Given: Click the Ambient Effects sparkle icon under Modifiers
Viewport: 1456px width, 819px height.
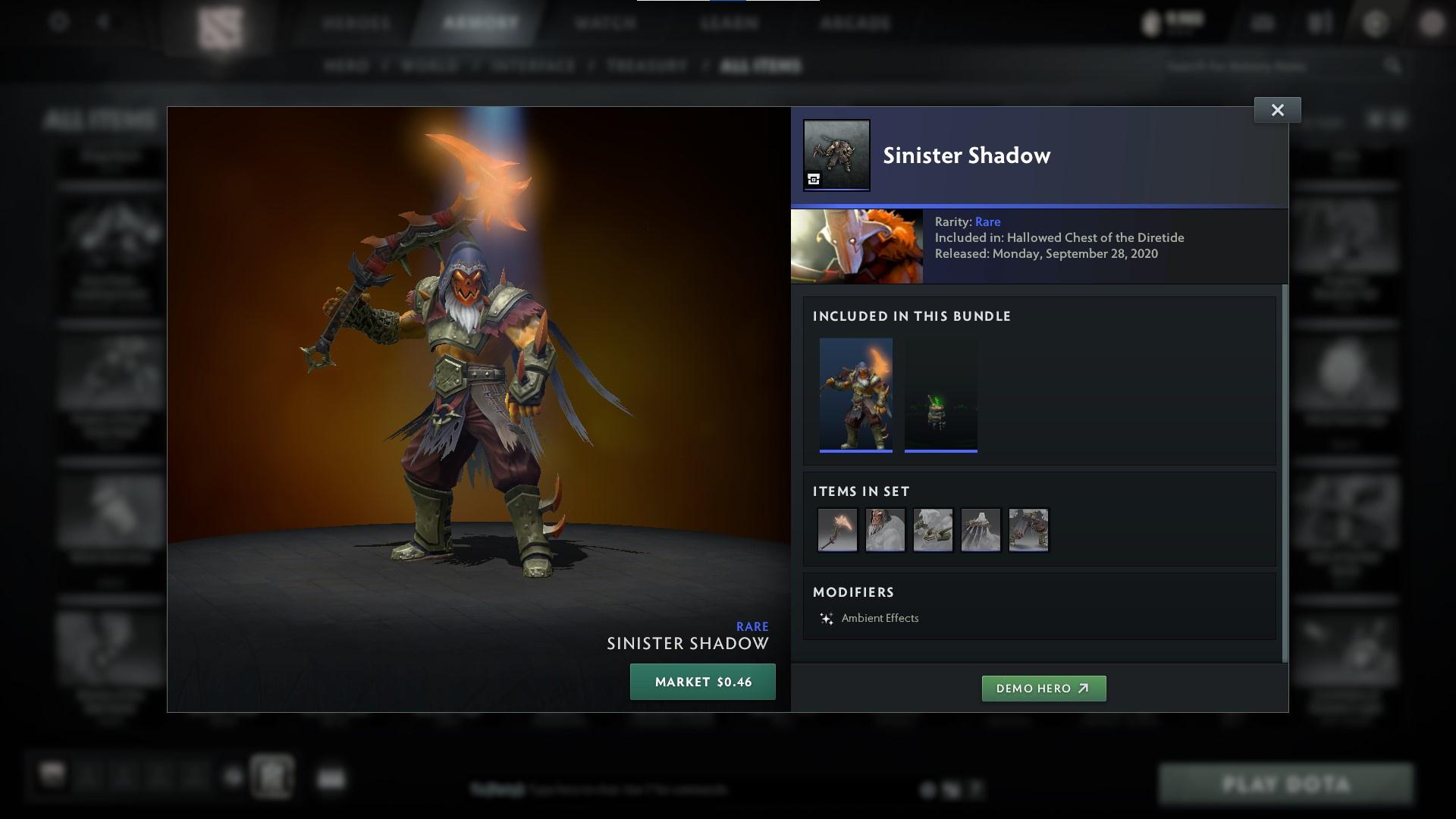Looking at the screenshot, I should tap(827, 618).
